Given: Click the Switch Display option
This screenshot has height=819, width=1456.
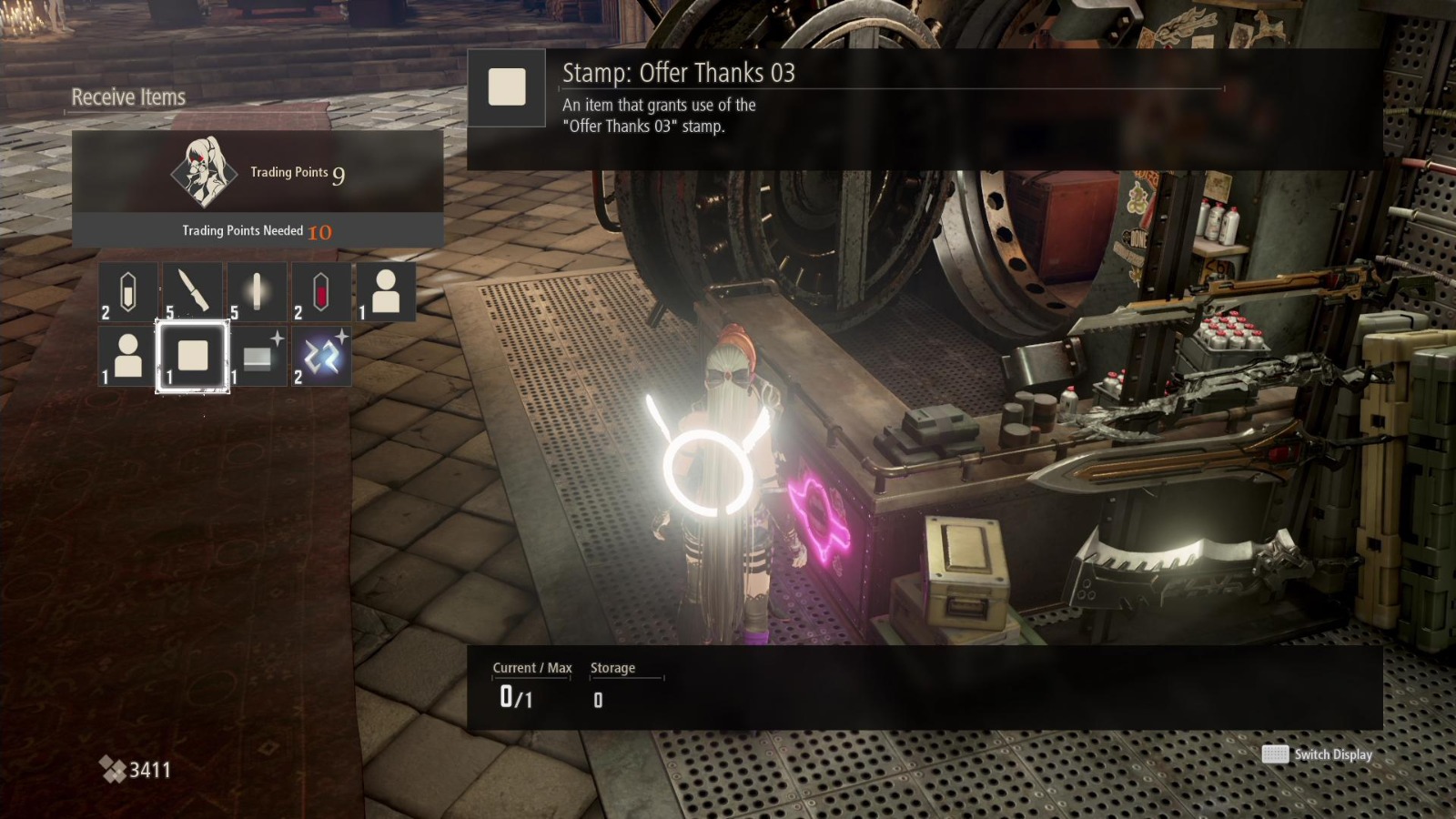Looking at the screenshot, I should [1318, 754].
